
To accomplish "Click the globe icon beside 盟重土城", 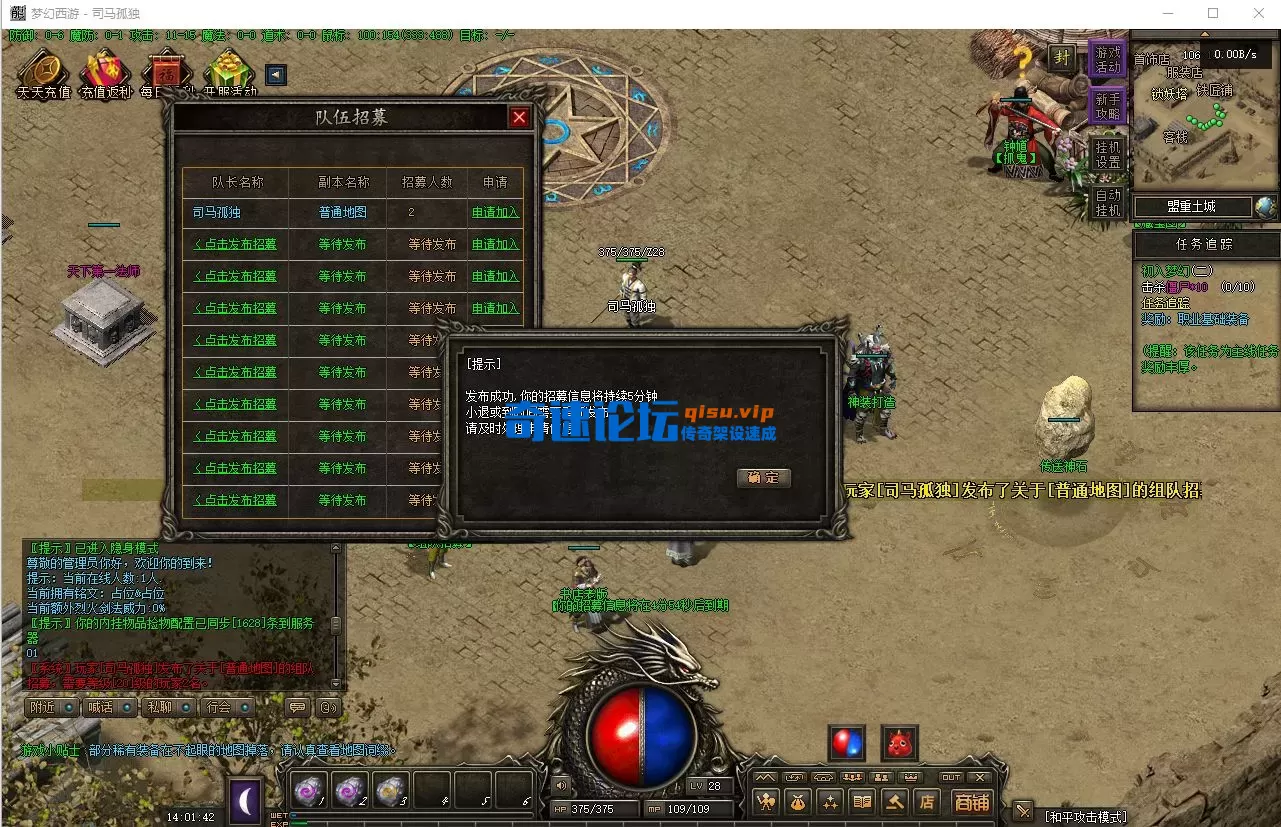I will click(1266, 207).
